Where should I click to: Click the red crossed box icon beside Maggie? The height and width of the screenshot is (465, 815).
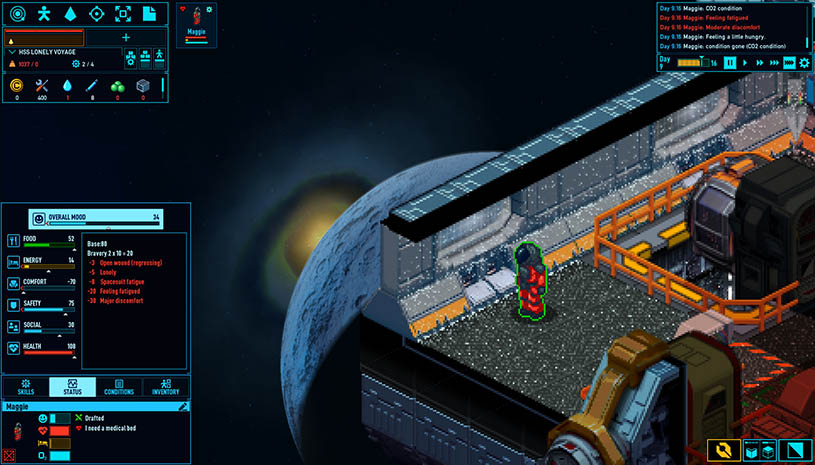pos(9,456)
